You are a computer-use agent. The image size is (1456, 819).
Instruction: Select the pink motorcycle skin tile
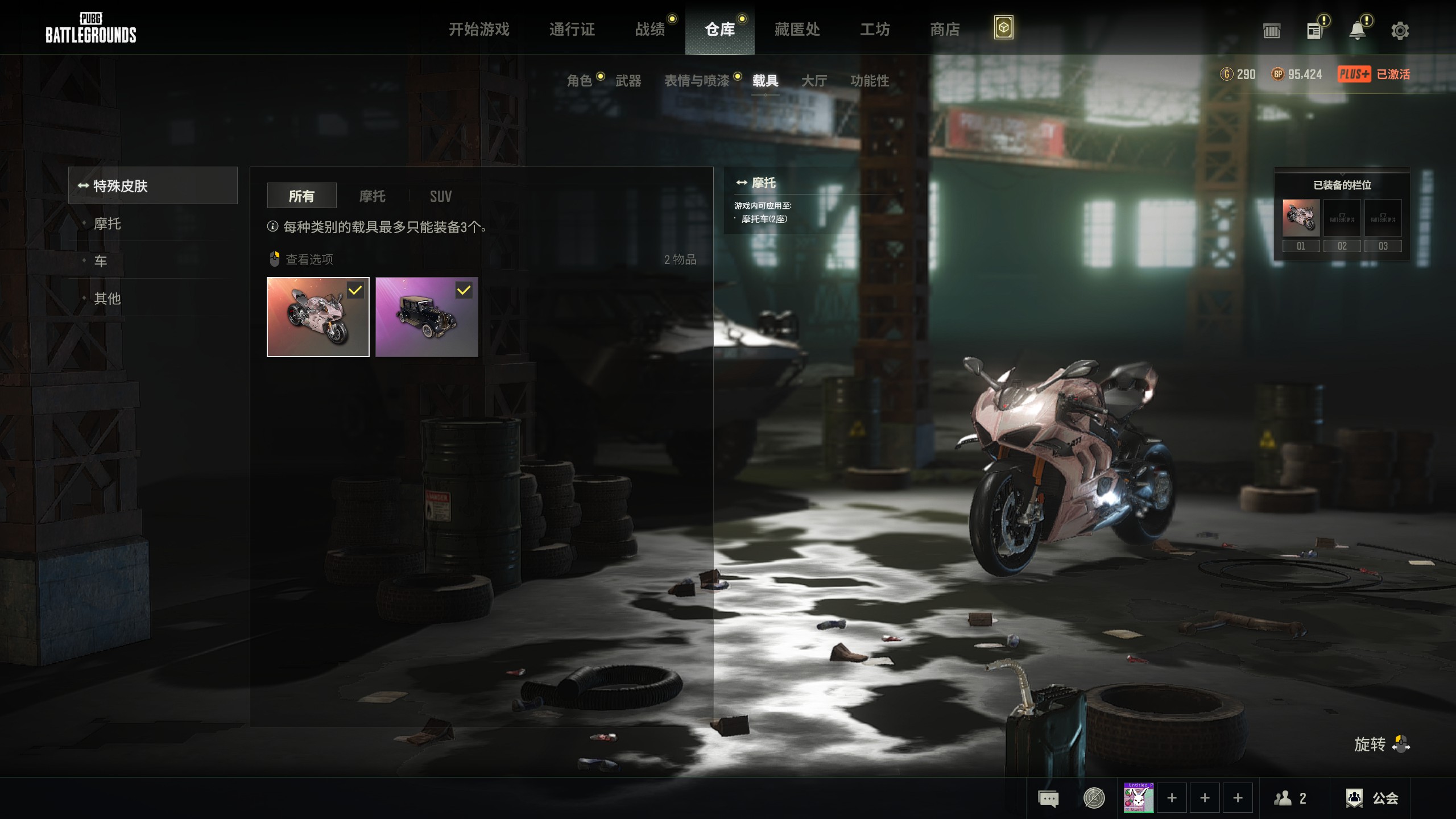click(x=318, y=317)
